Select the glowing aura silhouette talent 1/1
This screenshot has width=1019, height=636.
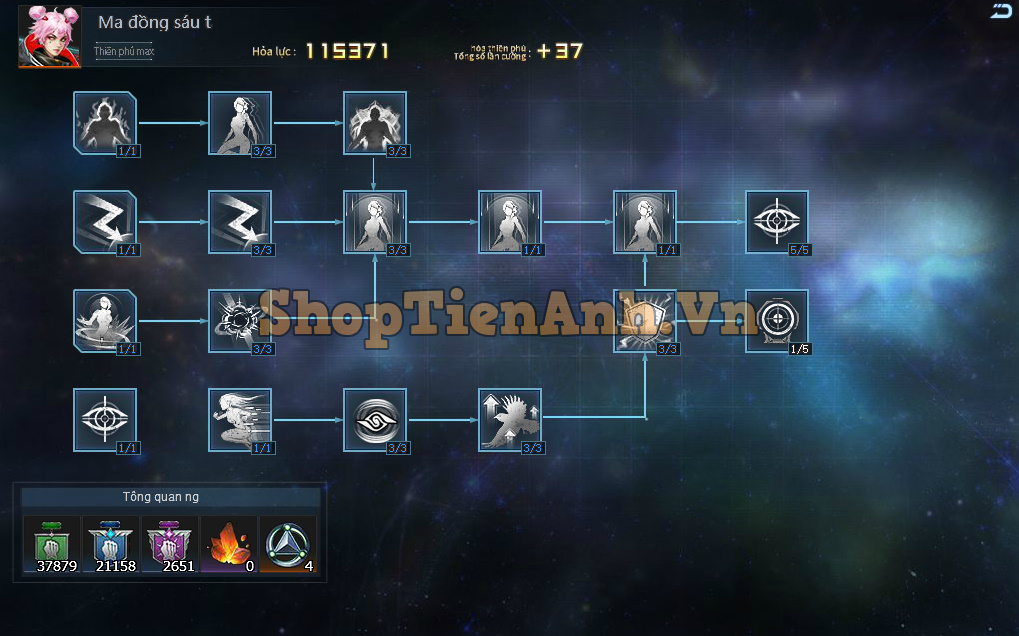tap(105, 123)
